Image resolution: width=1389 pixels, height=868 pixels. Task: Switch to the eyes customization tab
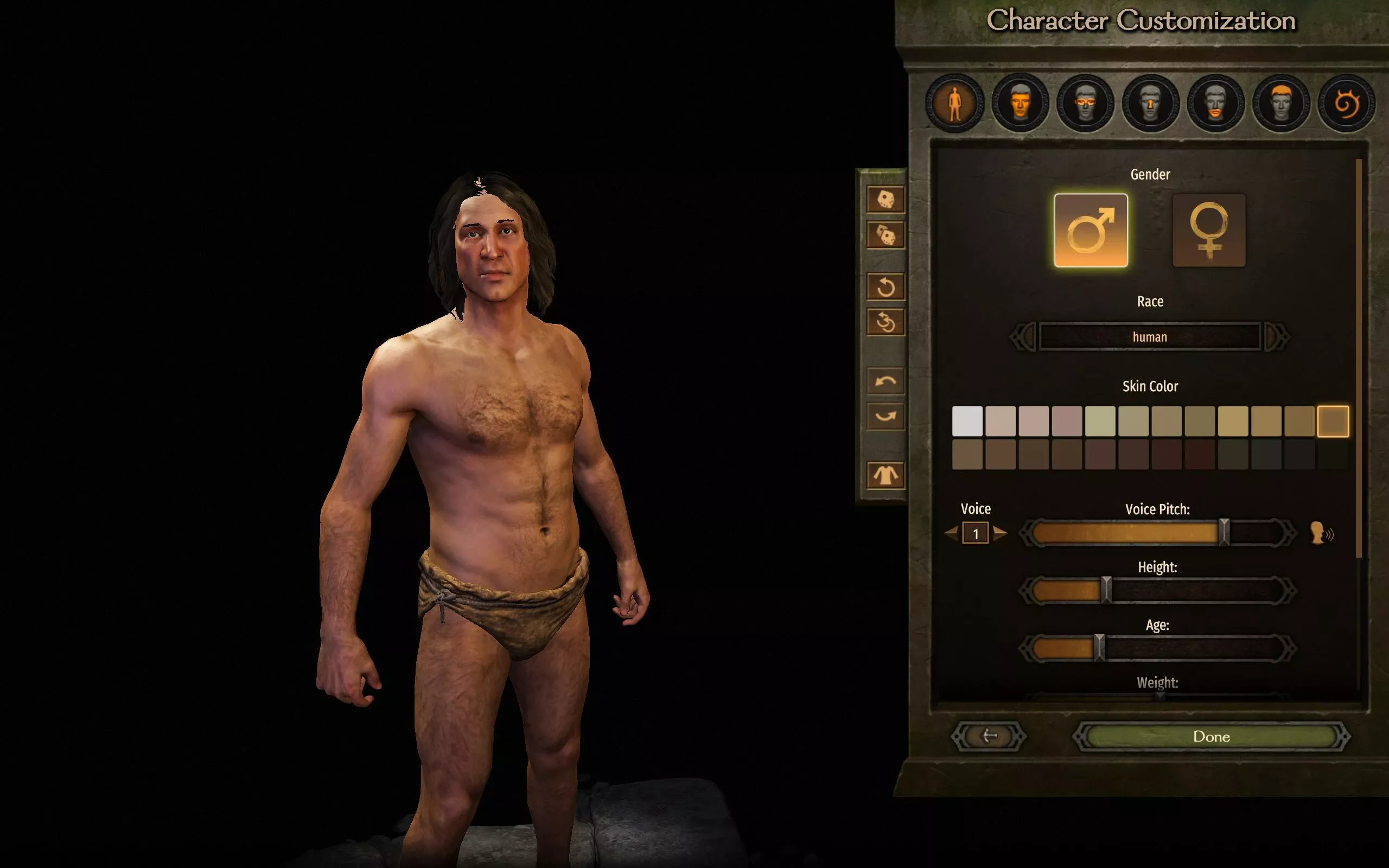(x=1085, y=104)
